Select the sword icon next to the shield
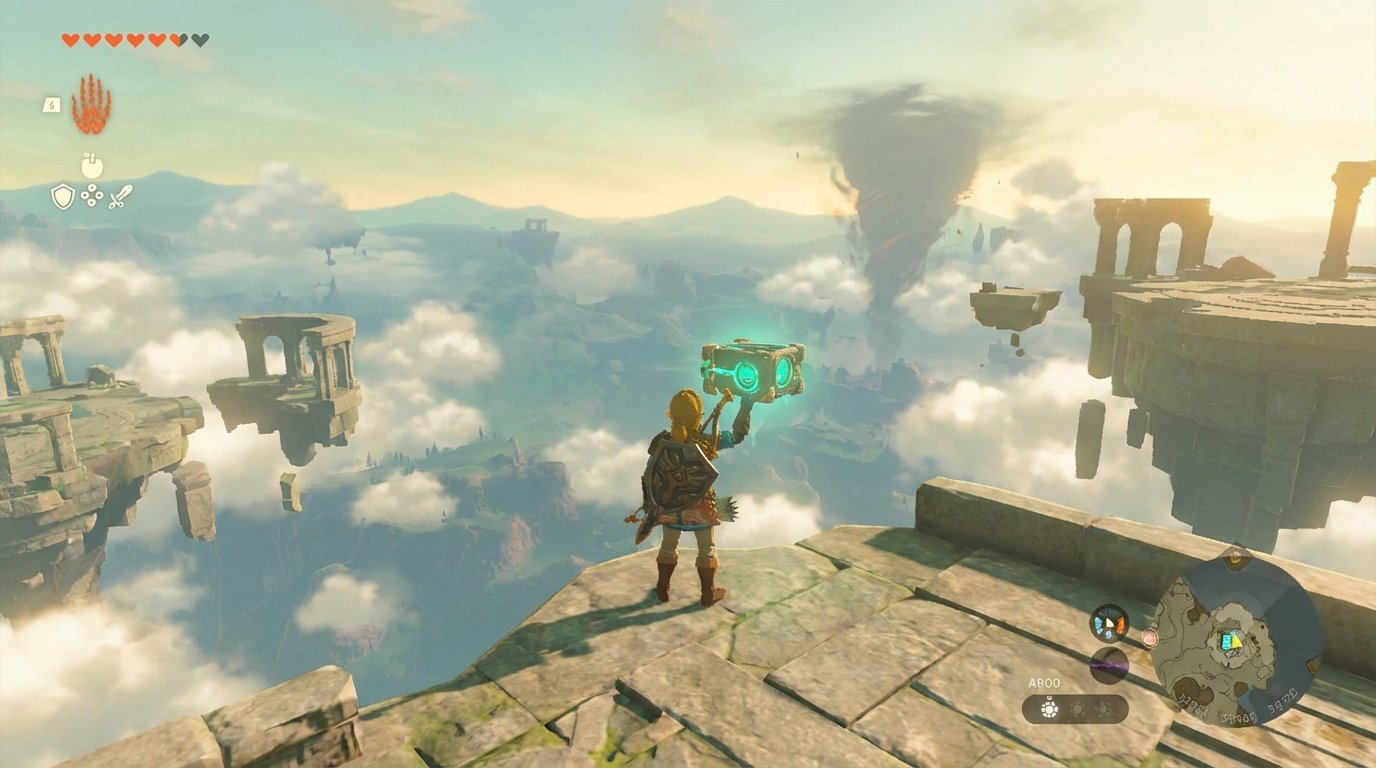Viewport: 1376px width, 768px height. coord(120,196)
